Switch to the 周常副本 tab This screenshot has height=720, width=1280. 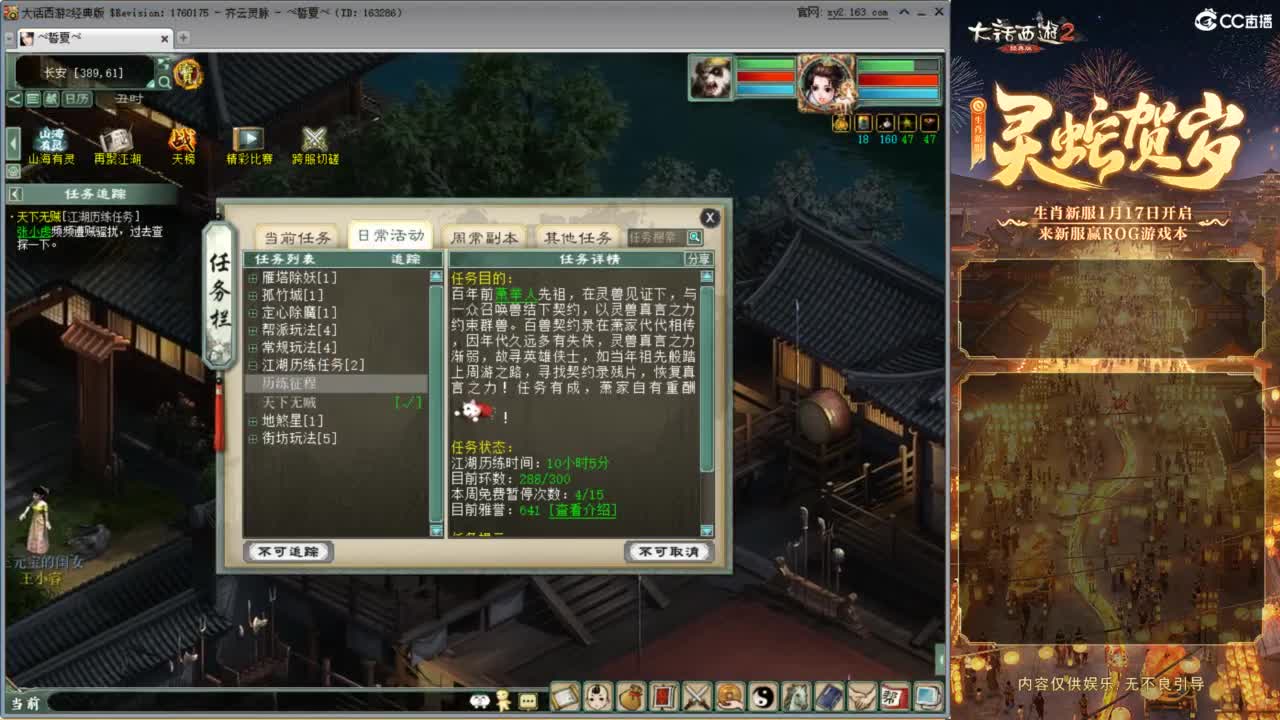[485, 237]
